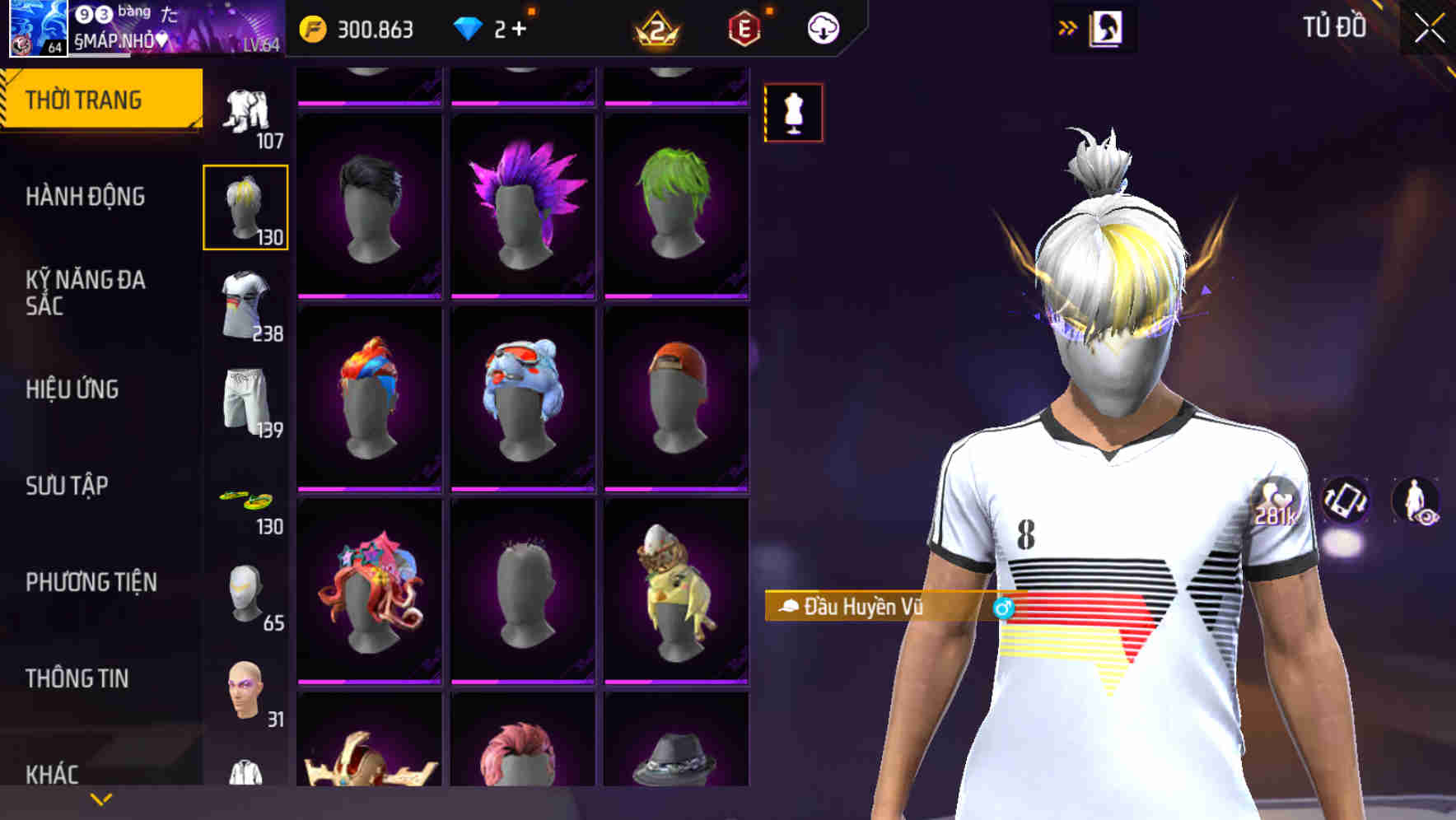Expand the sidebar with the bottom chevron

[99, 799]
